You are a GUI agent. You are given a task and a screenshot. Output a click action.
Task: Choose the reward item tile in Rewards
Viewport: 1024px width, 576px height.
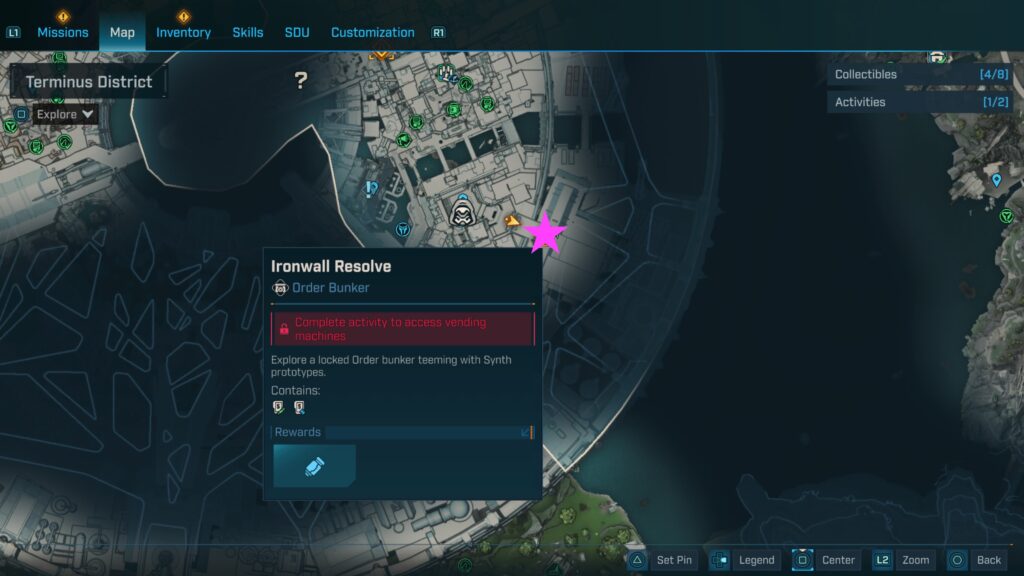point(314,466)
